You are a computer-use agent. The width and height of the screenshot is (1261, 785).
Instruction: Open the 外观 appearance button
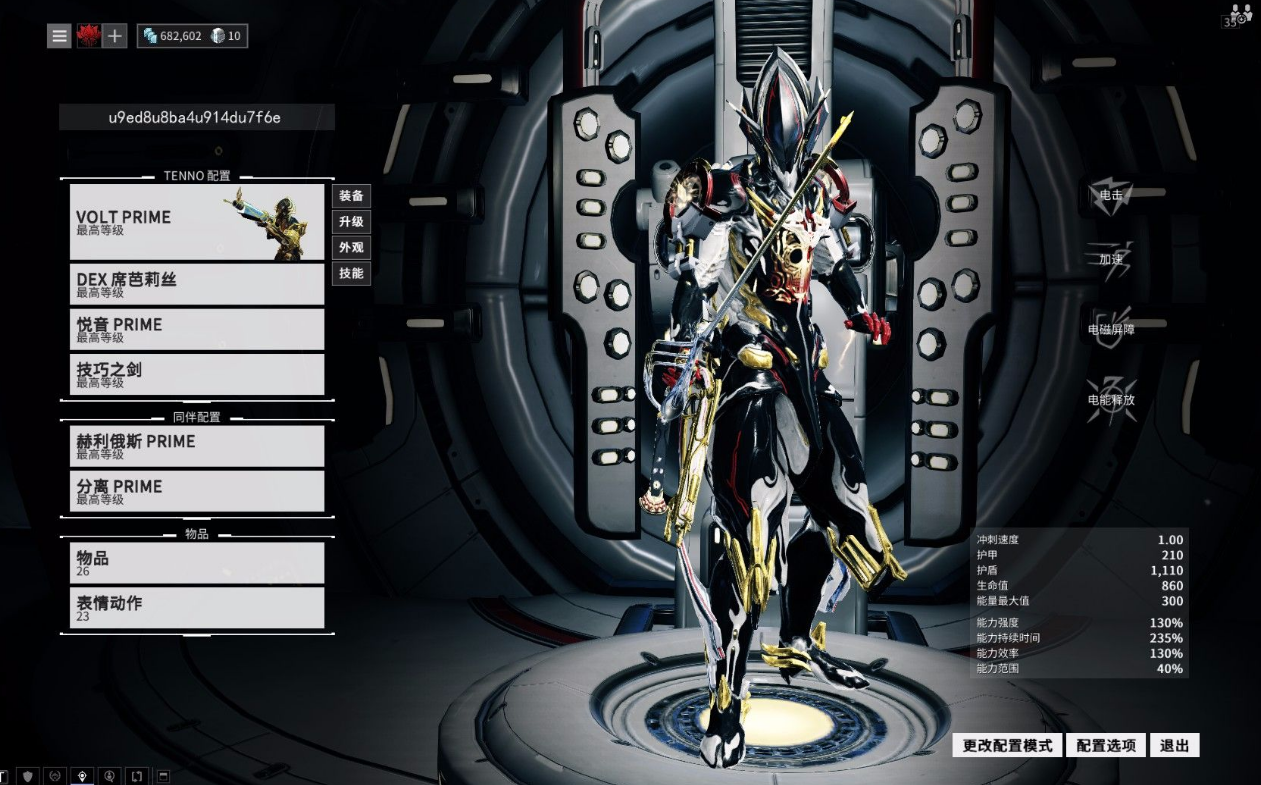(351, 248)
